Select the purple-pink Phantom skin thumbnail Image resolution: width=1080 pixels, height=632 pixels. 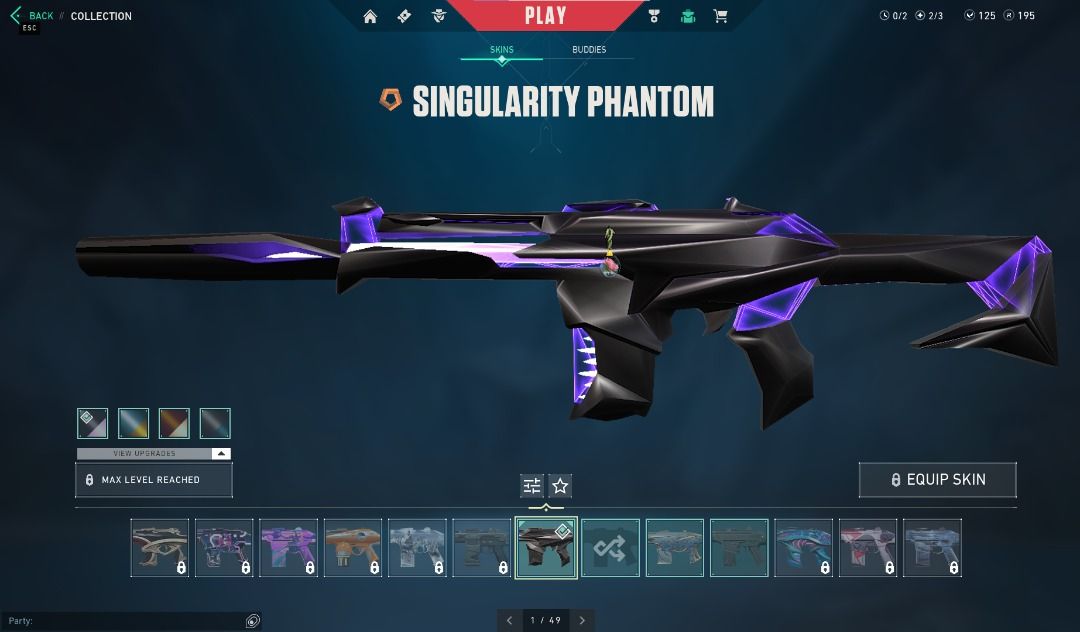[288, 547]
